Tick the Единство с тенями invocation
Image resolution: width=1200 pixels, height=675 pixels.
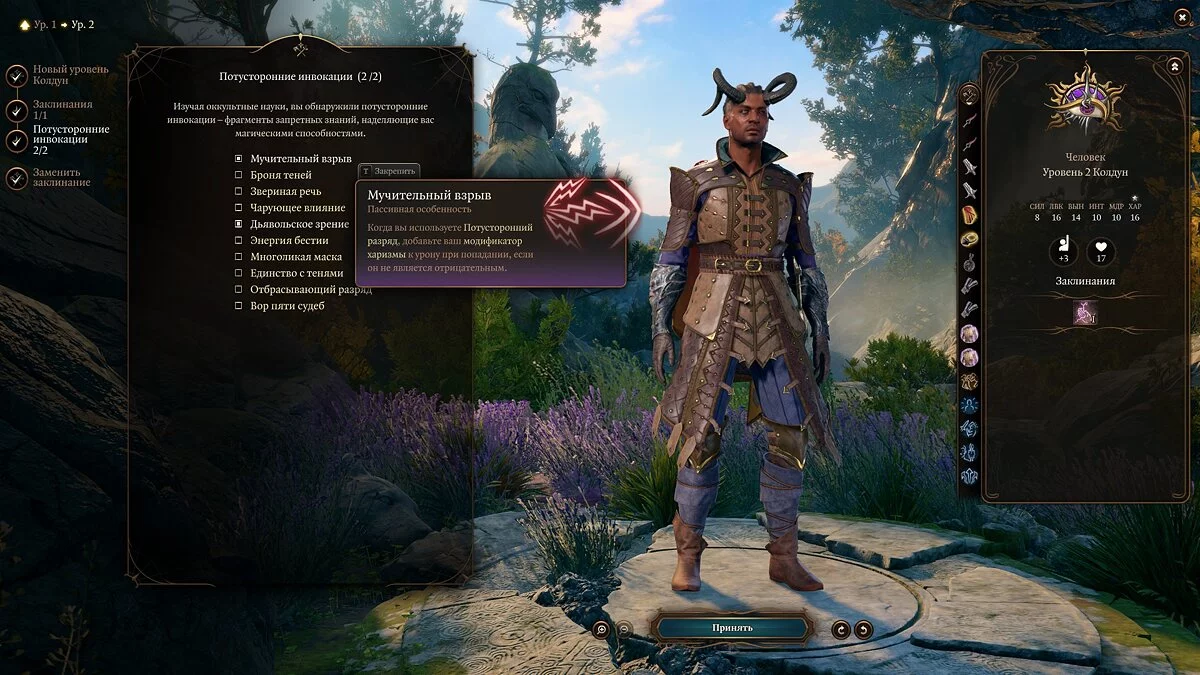(239, 273)
